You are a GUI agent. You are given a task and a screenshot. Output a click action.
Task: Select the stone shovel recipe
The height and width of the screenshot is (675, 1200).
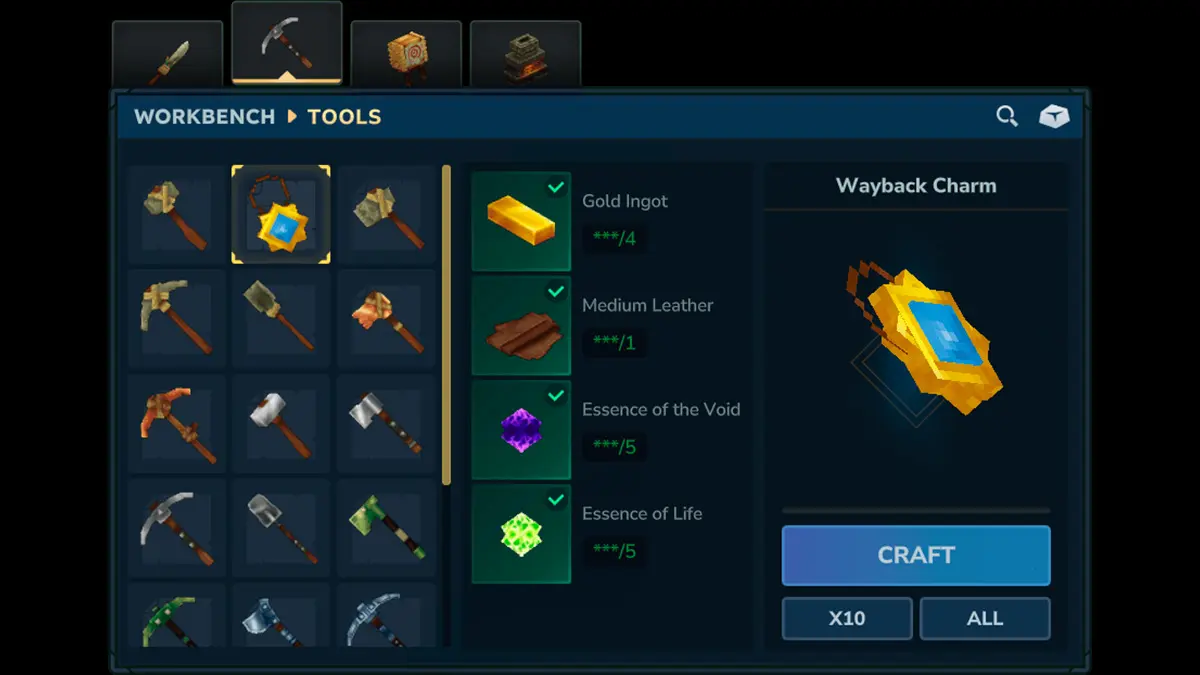click(x=281, y=318)
